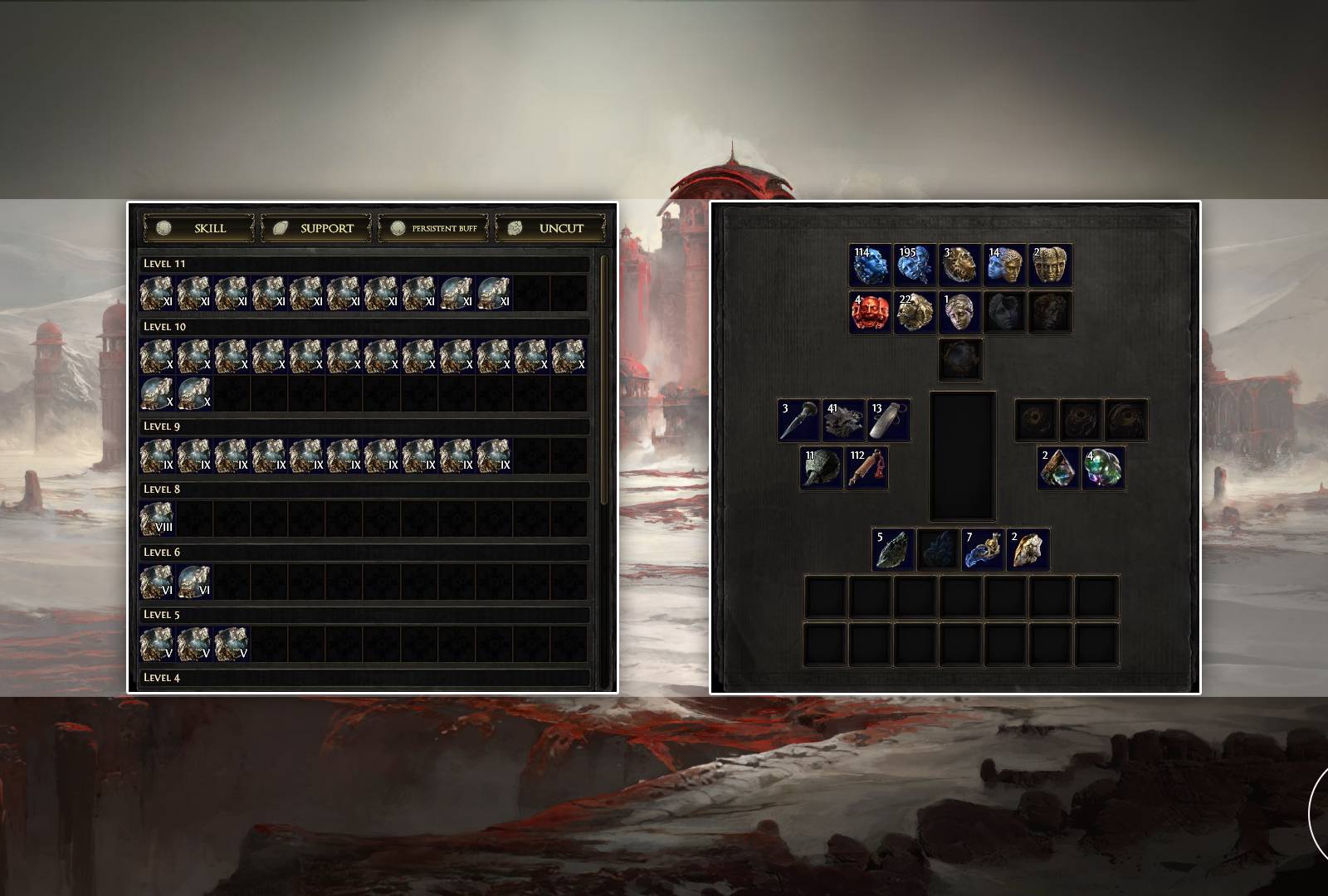Switch to the Skill gem tab
The width and height of the screenshot is (1328, 896).
click(x=198, y=228)
